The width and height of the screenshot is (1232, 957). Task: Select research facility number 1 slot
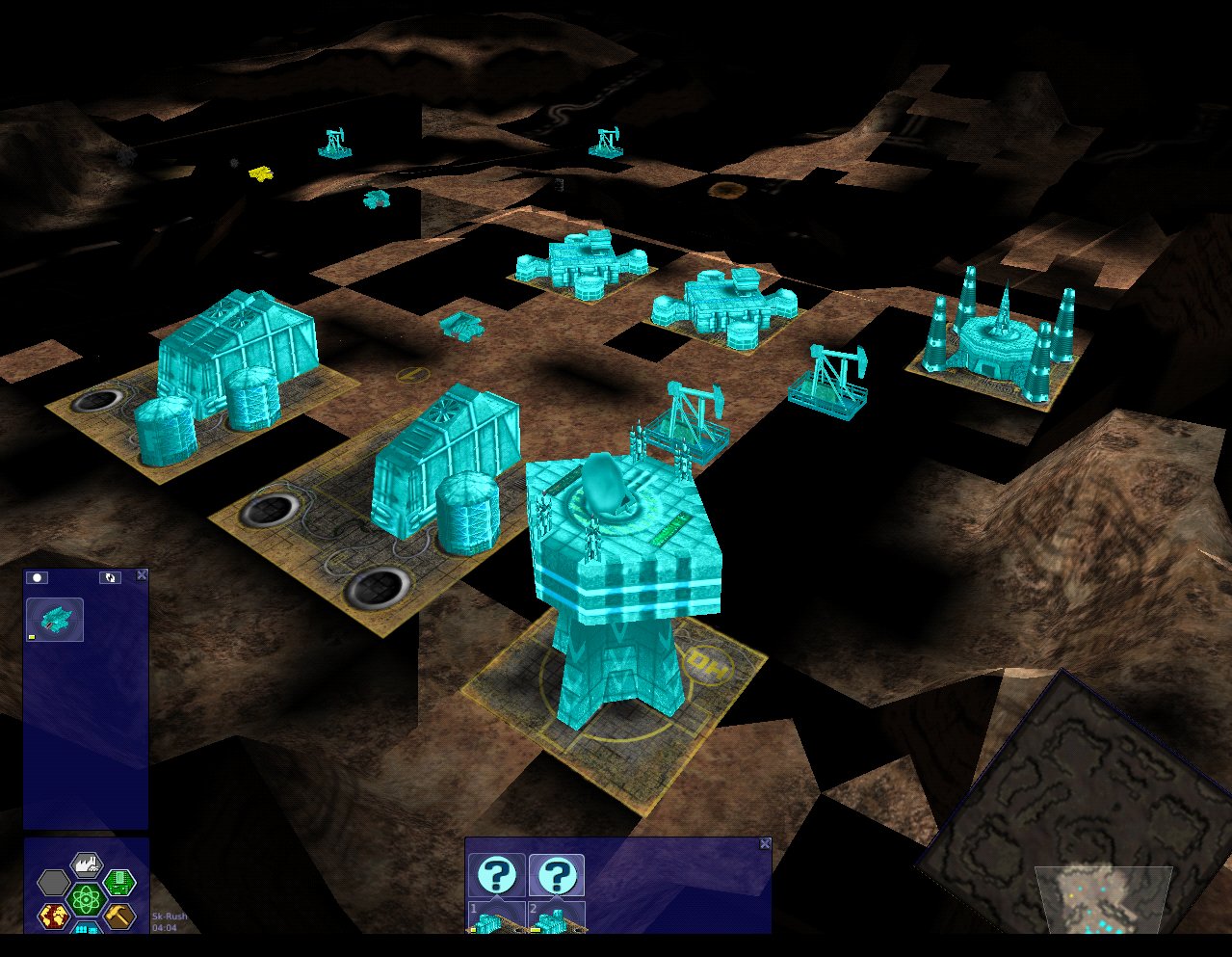tap(497, 917)
